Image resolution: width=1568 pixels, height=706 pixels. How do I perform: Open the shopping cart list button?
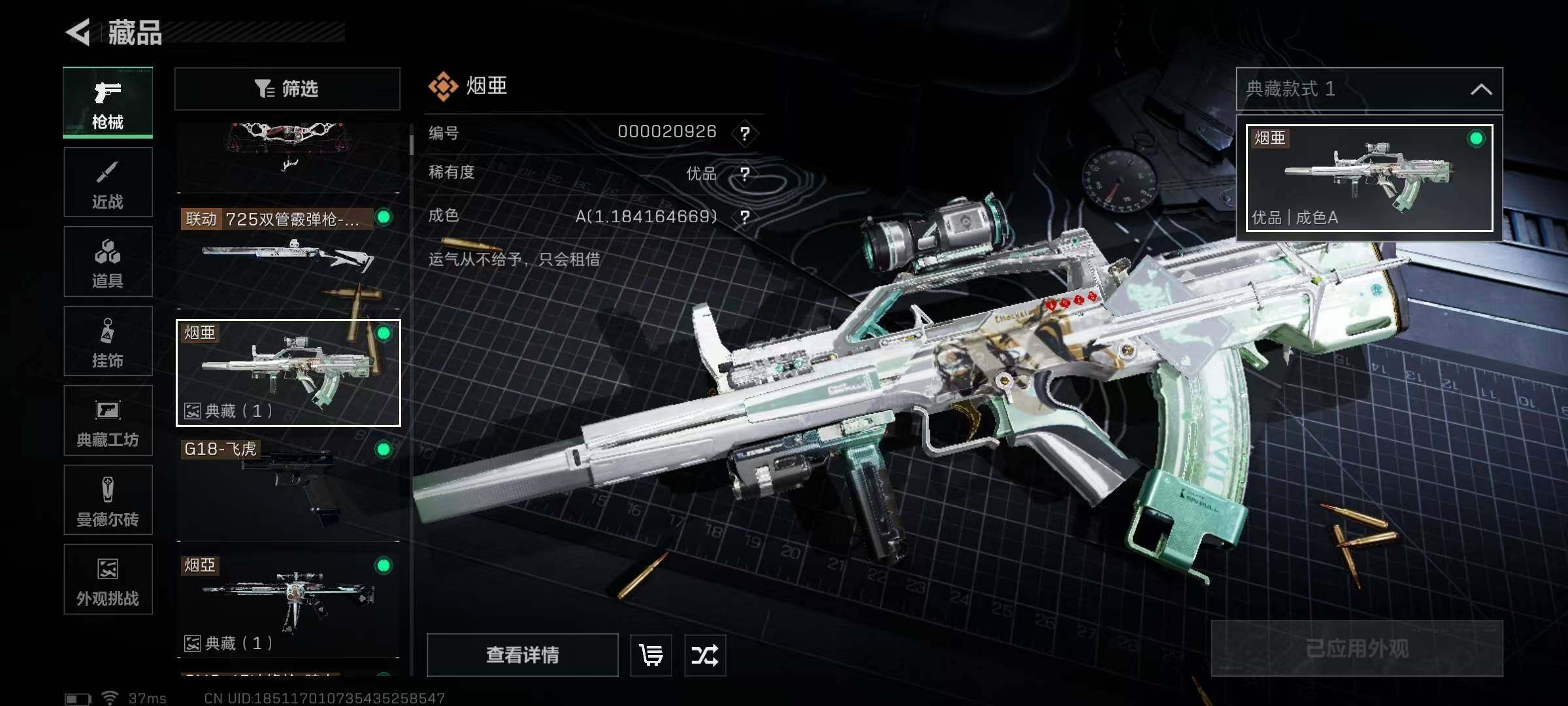[651, 654]
